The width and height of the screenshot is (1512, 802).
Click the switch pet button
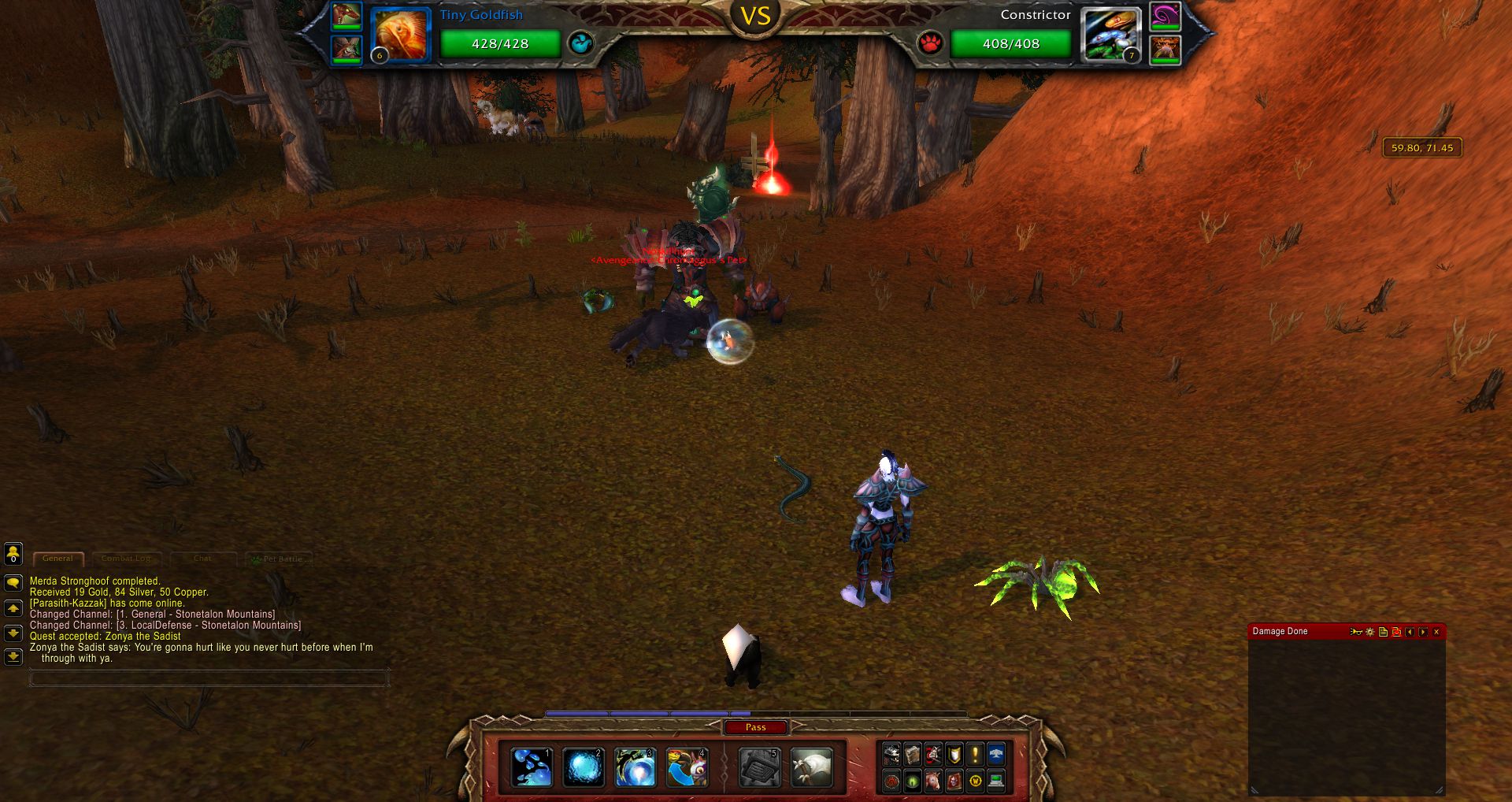687,767
